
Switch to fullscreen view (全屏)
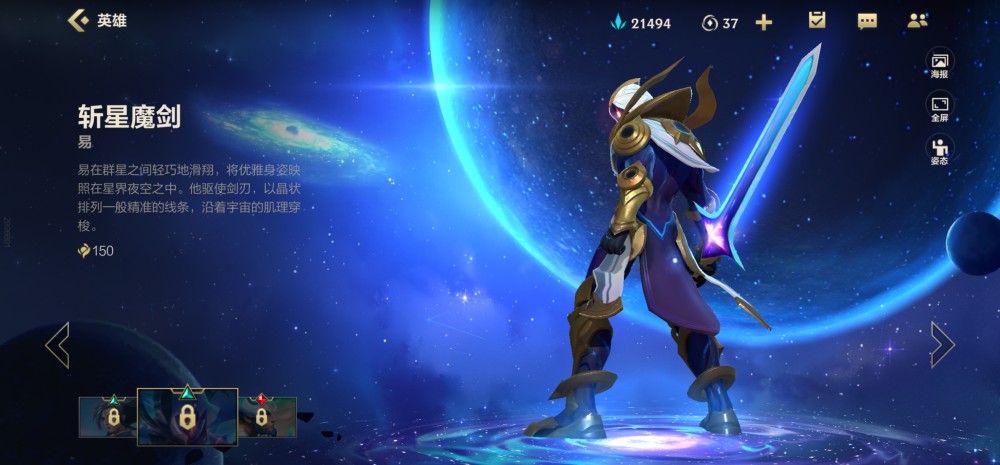[939, 108]
